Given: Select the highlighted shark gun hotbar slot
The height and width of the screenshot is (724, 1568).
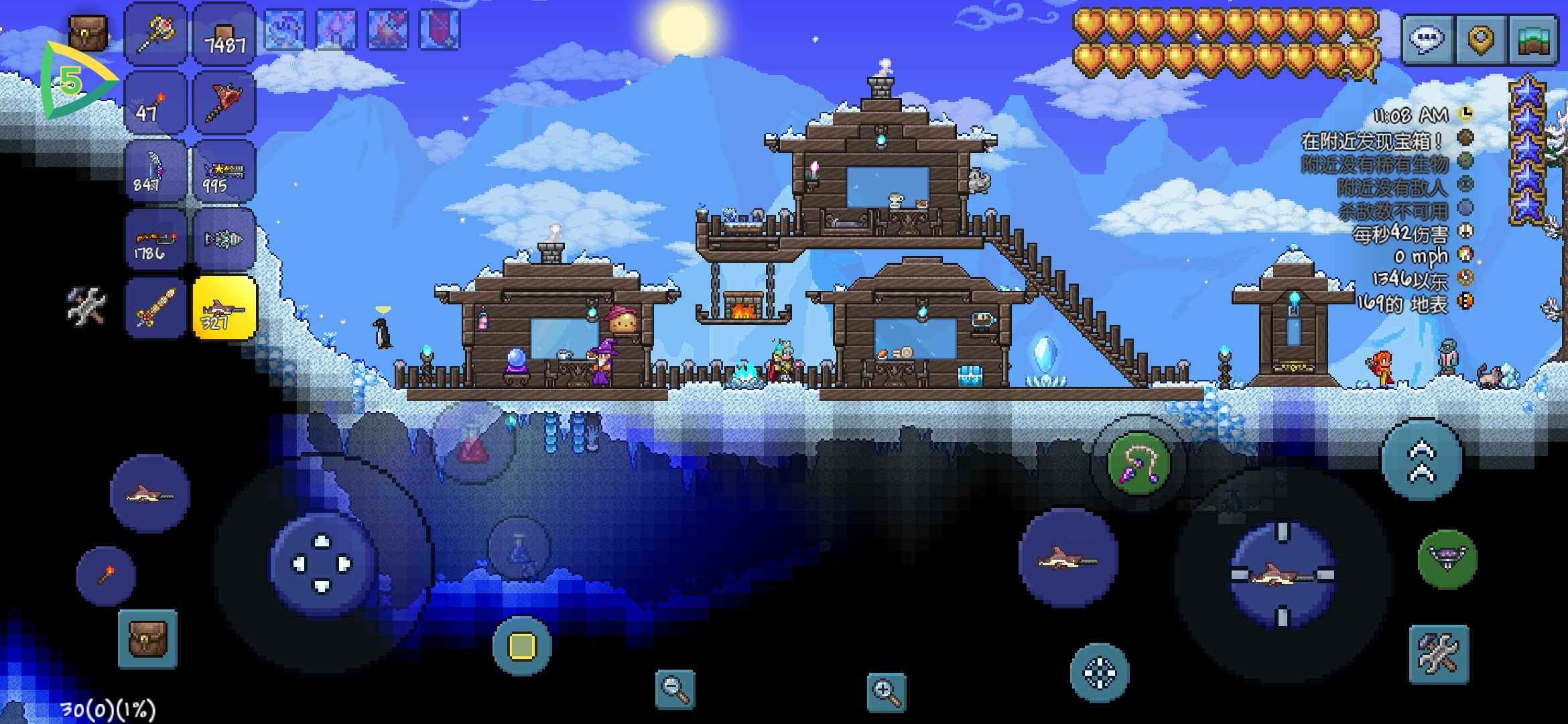Looking at the screenshot, I should (x=224, y=308).
